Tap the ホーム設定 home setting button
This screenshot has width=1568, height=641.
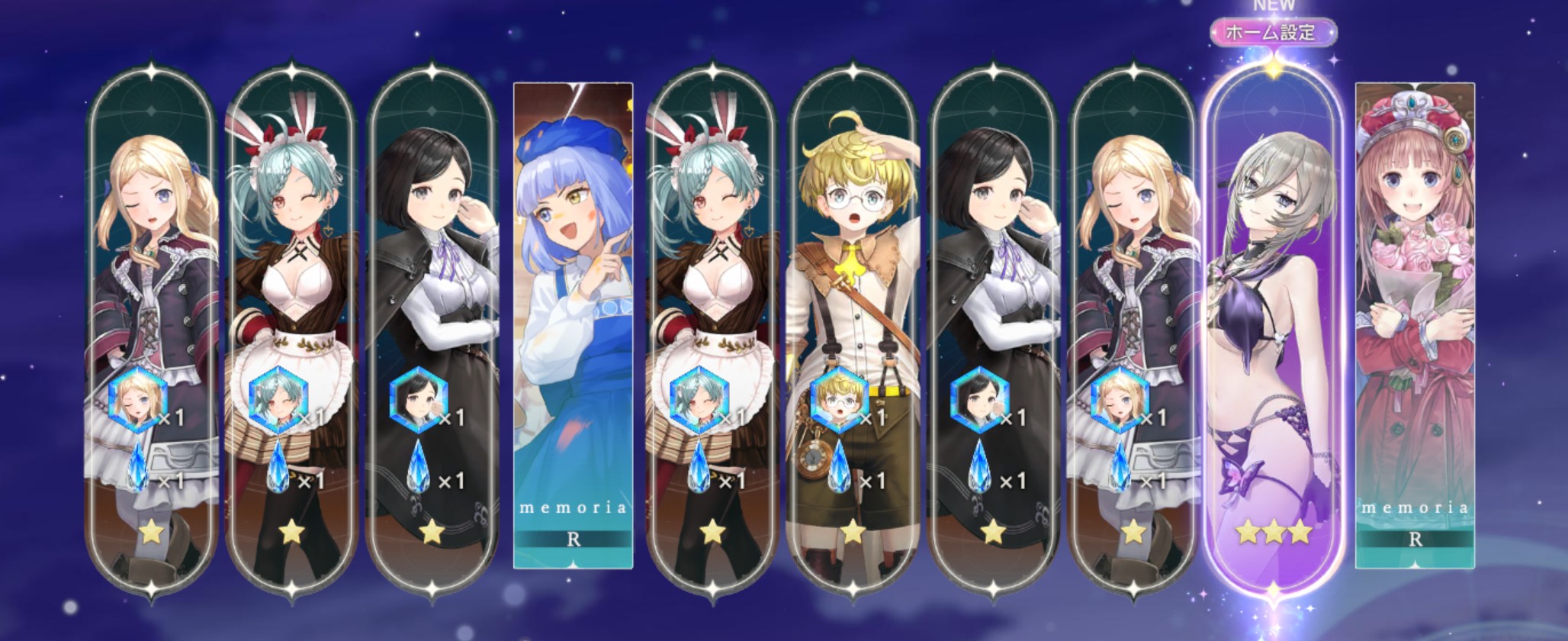click(1271, 33)
